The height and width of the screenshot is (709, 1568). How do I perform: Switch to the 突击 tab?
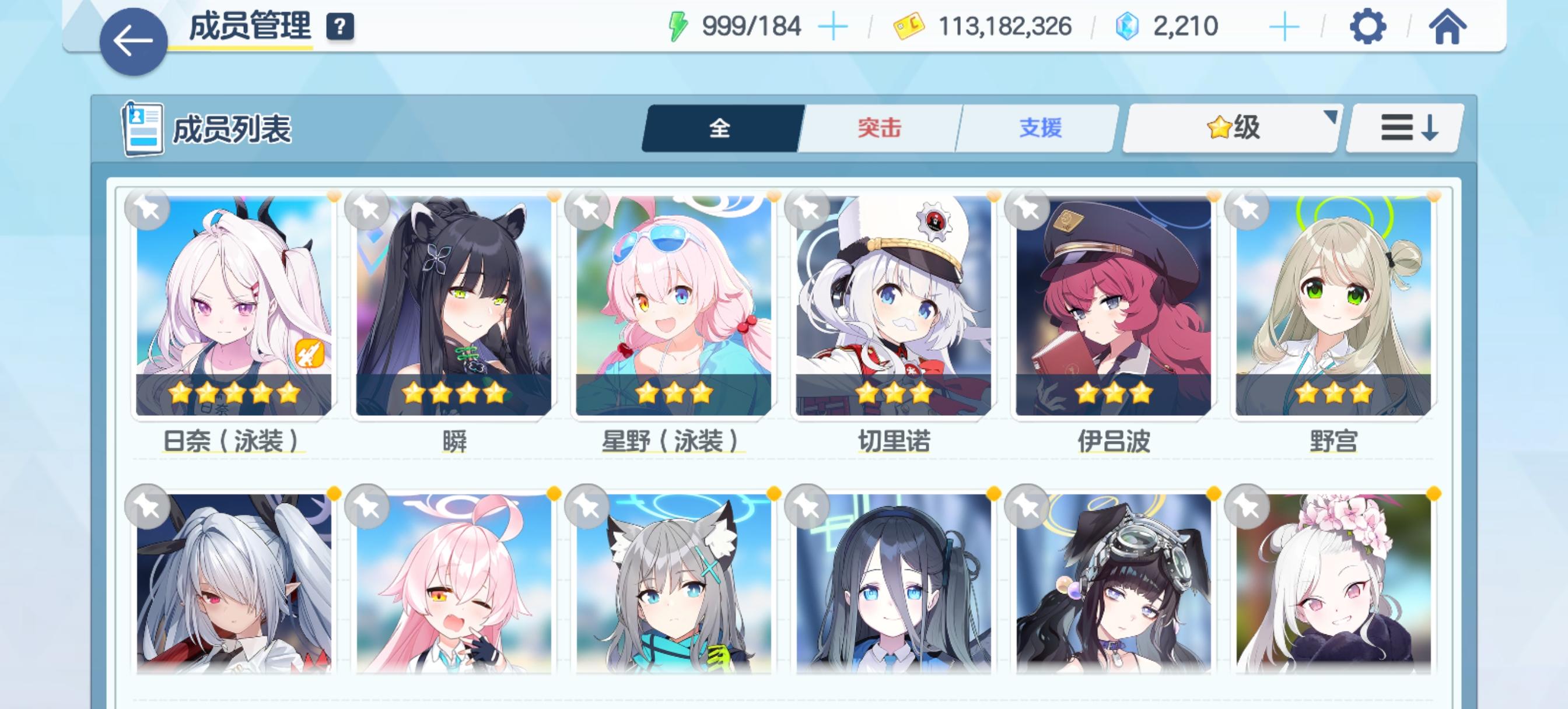(878, 127)
